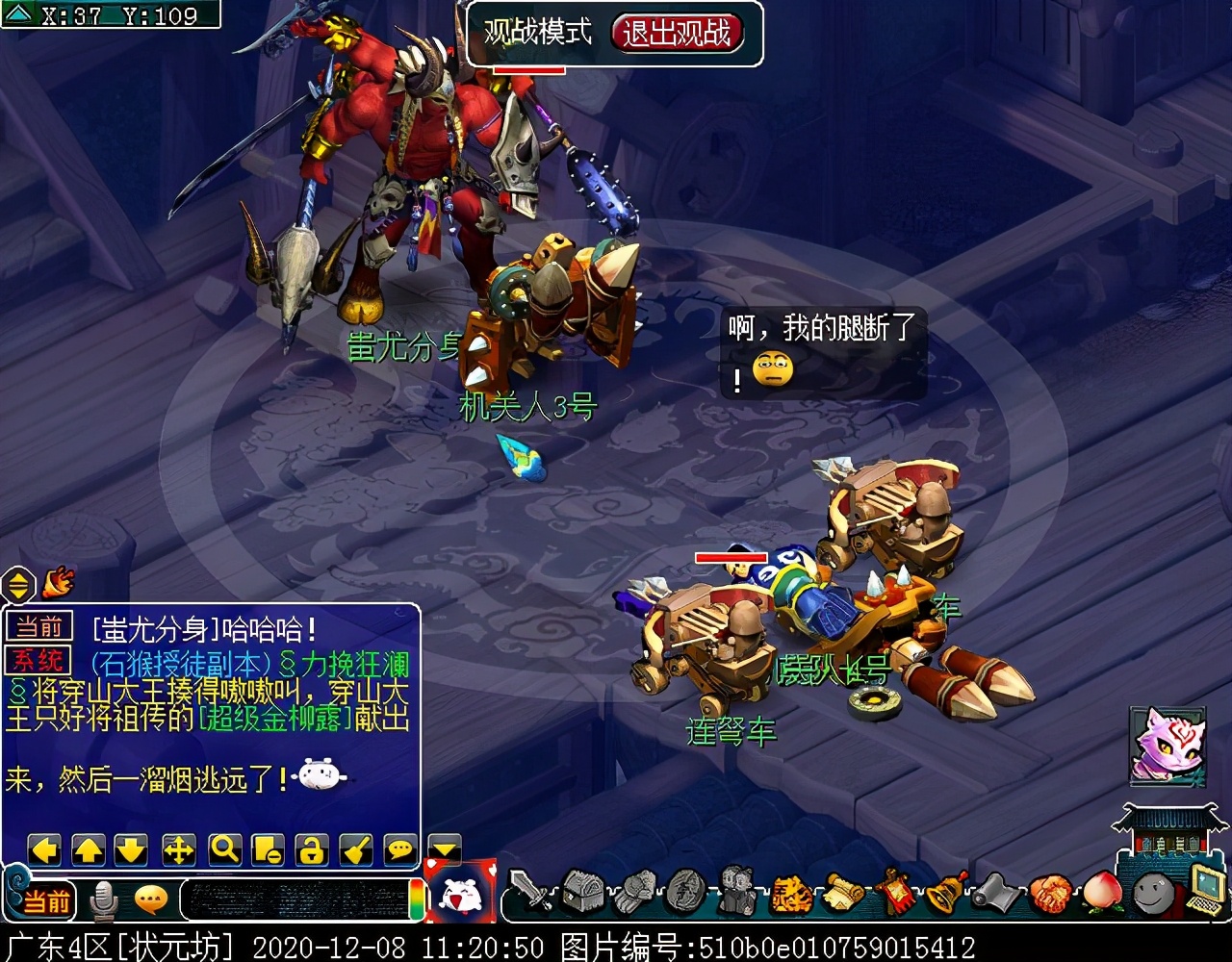Click the four-way move arrows chat button

[178, 849]
